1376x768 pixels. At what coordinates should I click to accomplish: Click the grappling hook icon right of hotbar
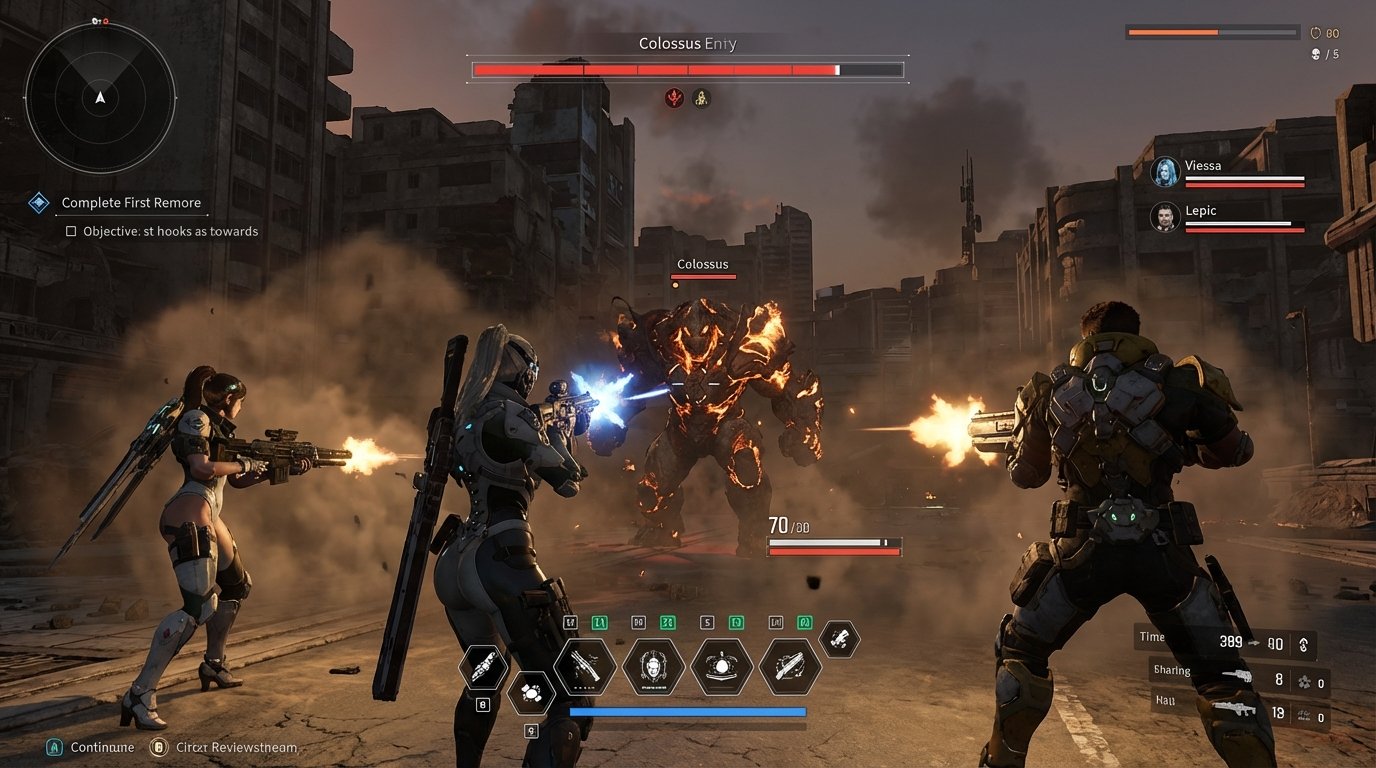point(838,643)
